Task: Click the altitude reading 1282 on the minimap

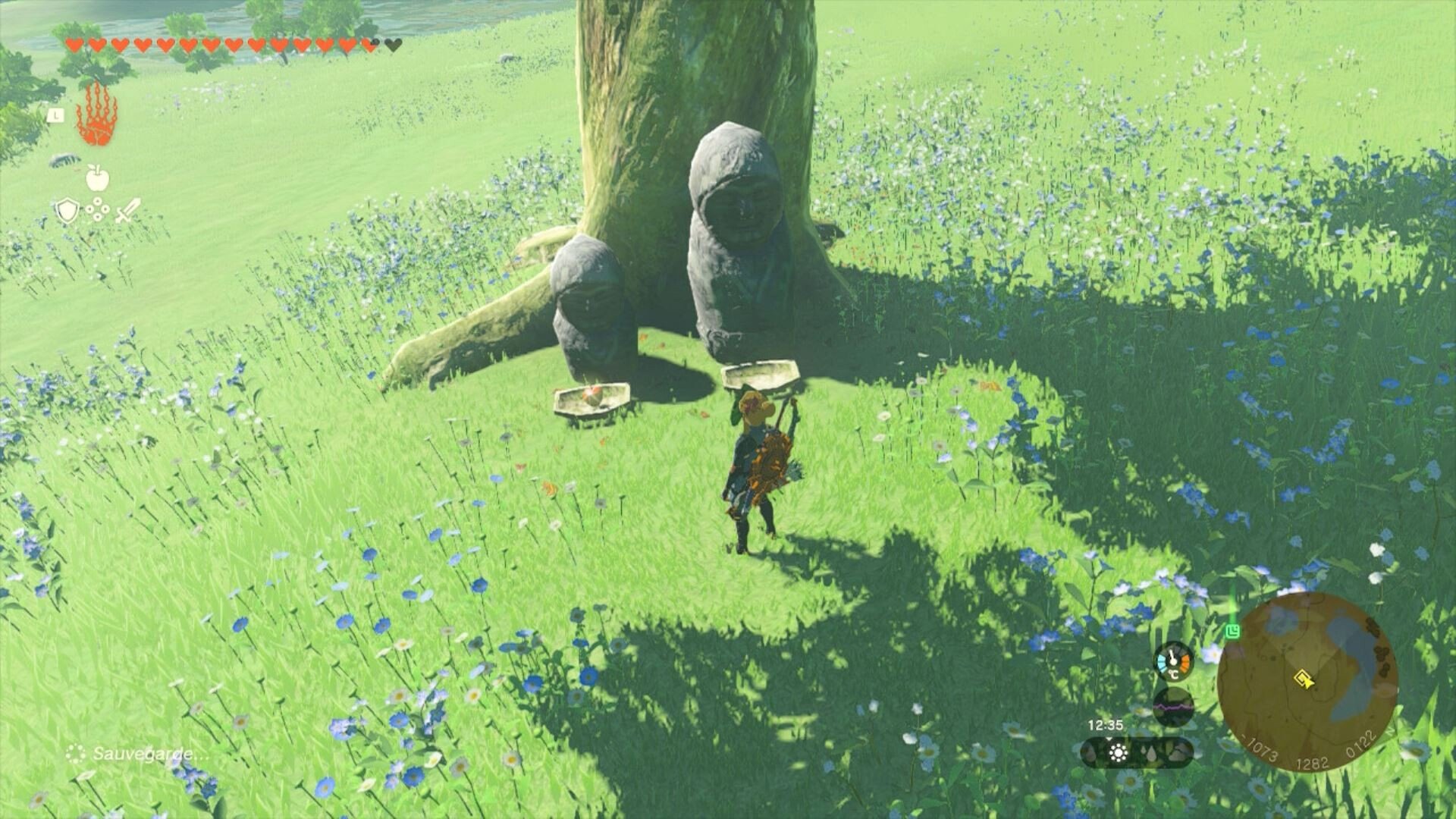Action: [x=1312, y=761]
